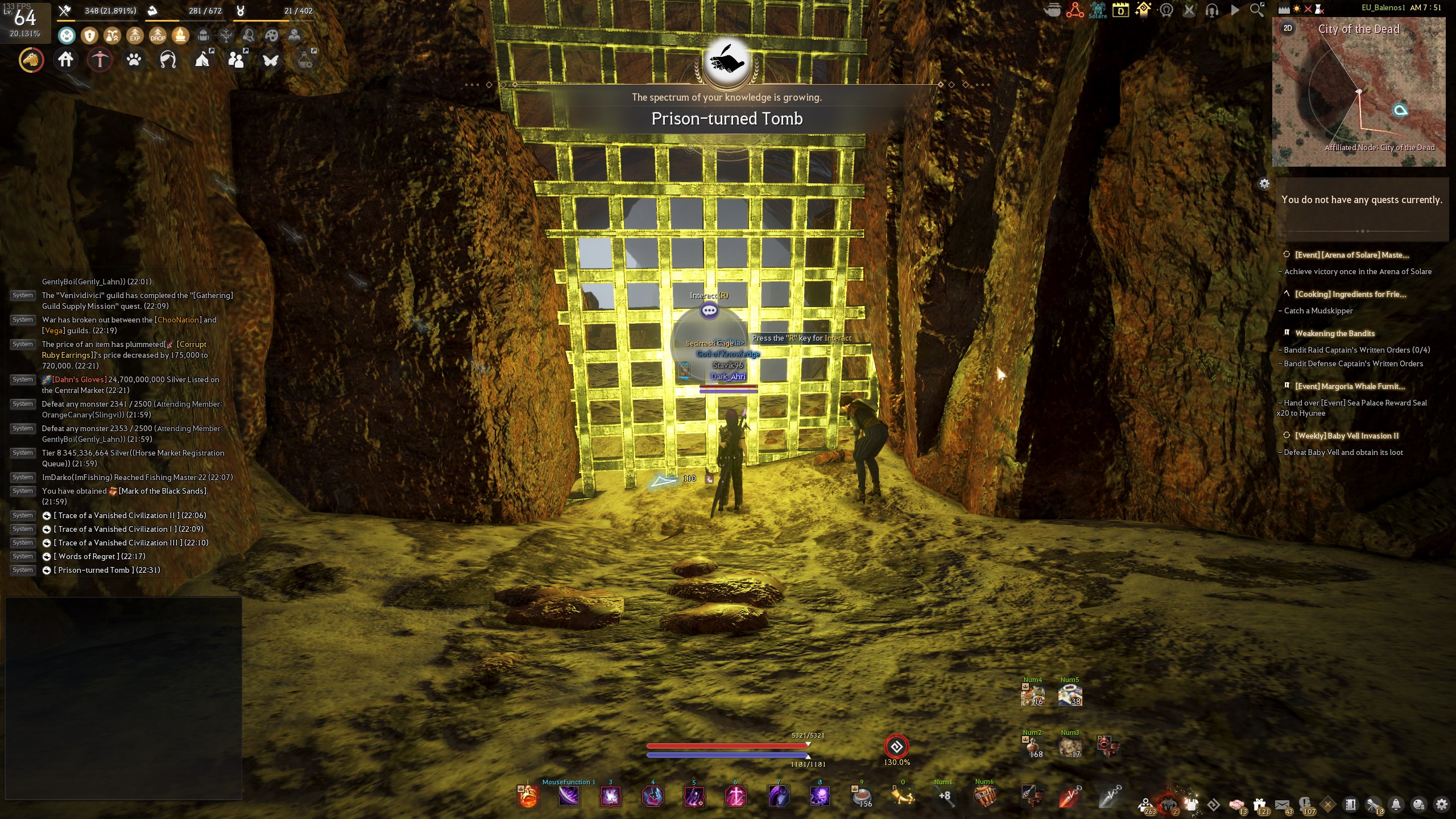
Task: Toggle the 2D minimap mode
Action: pos(1289,27)
